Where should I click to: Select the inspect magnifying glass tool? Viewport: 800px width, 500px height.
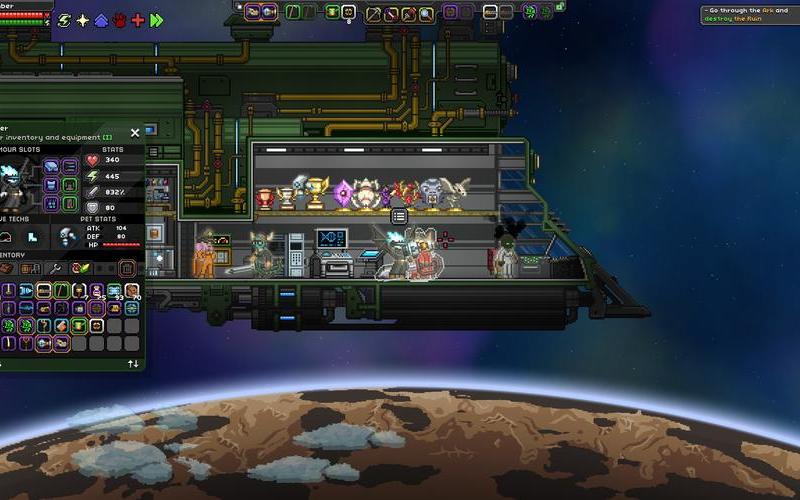[427, 13]
